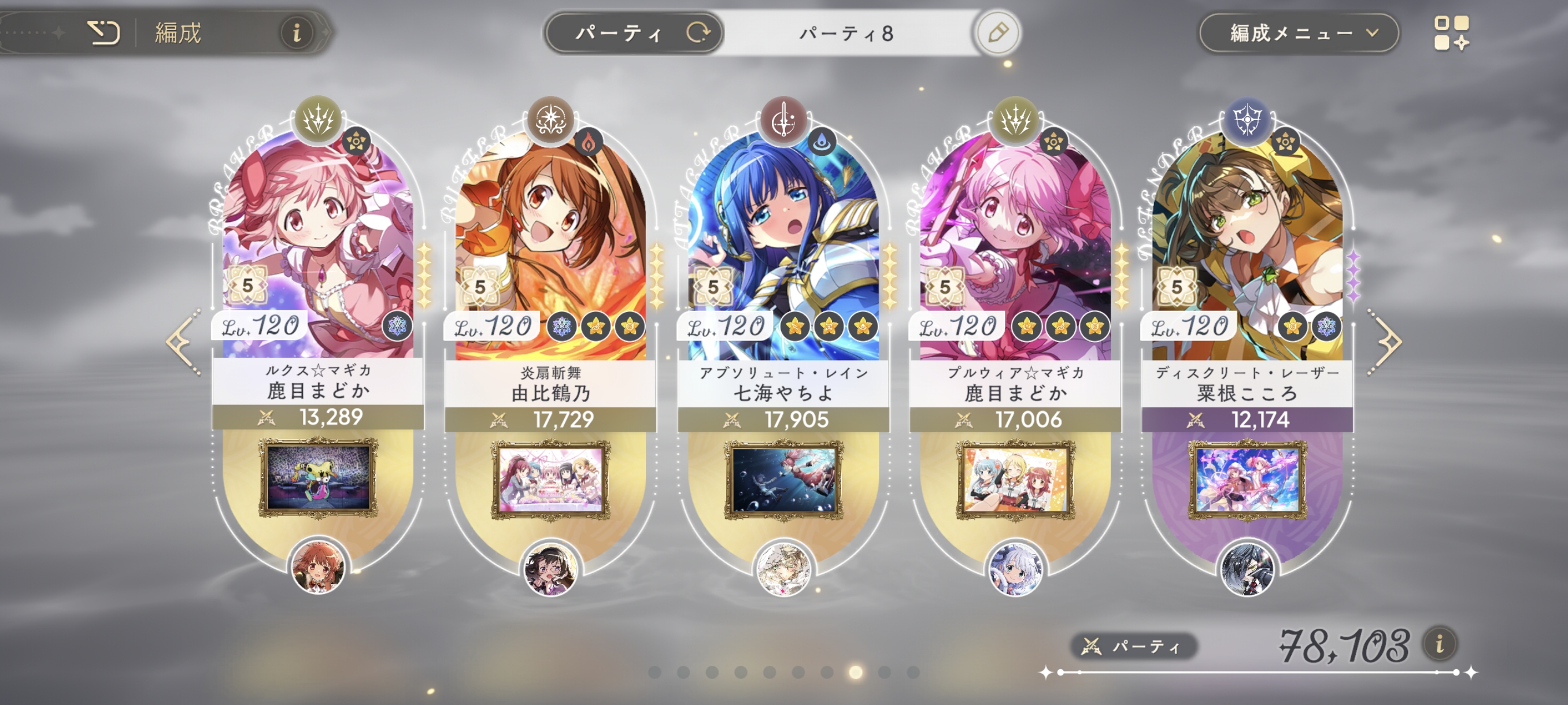Open the 編成メニュー dropdown

(x=1299, y=33)
